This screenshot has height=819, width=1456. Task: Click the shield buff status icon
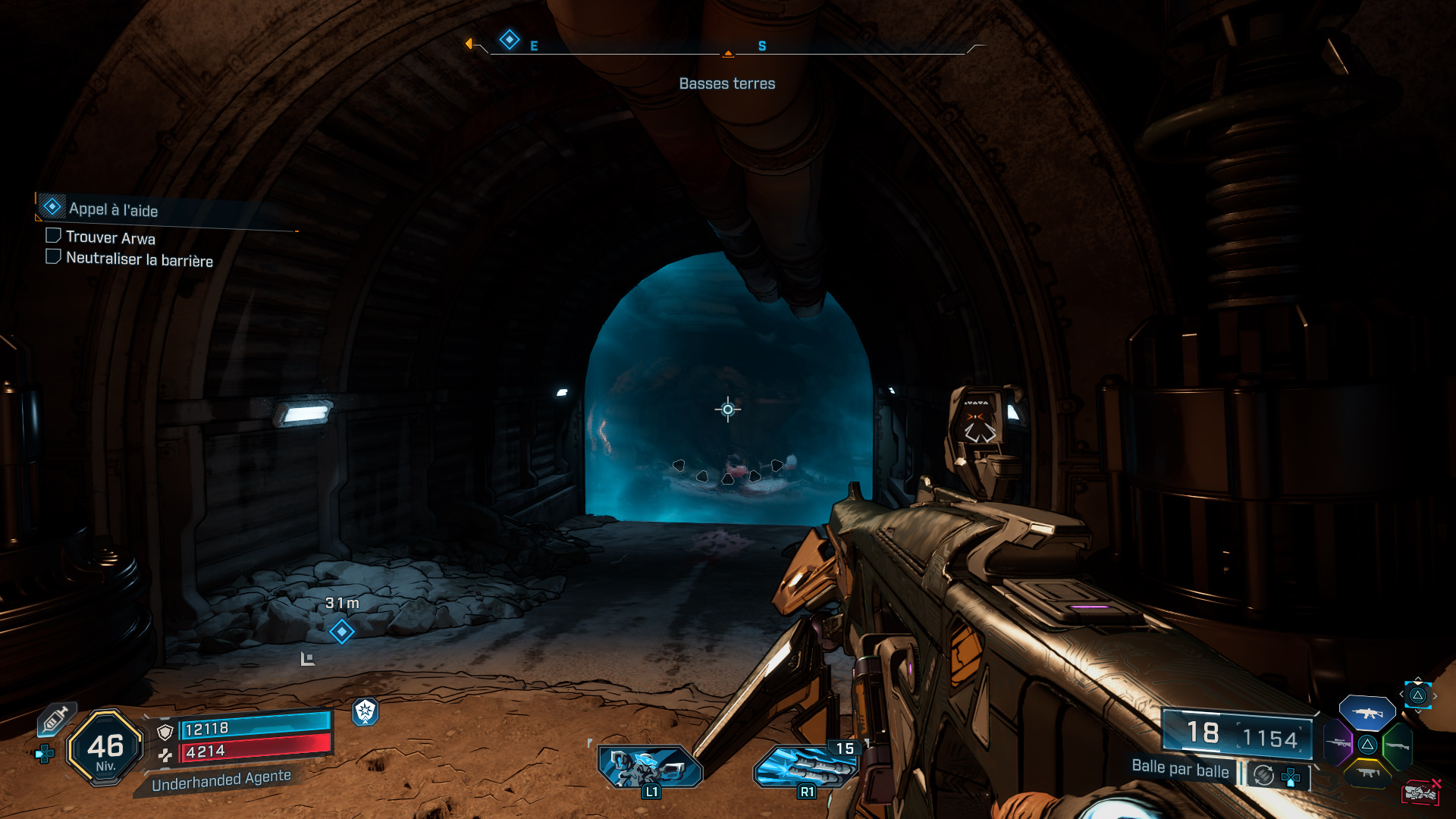[366, 711]
